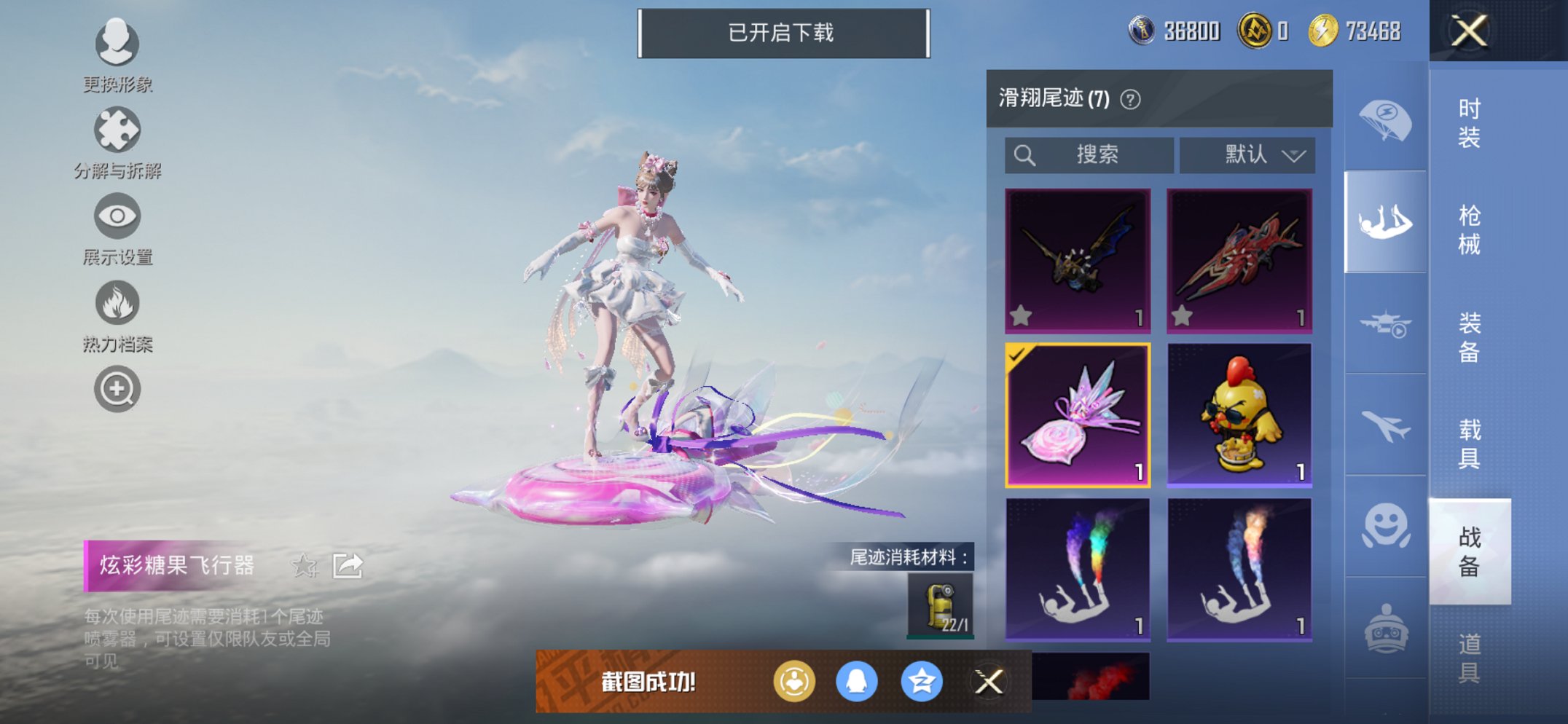
Task: Zoom in with the magnifier plus icon
Action: [x=118, y=388]
